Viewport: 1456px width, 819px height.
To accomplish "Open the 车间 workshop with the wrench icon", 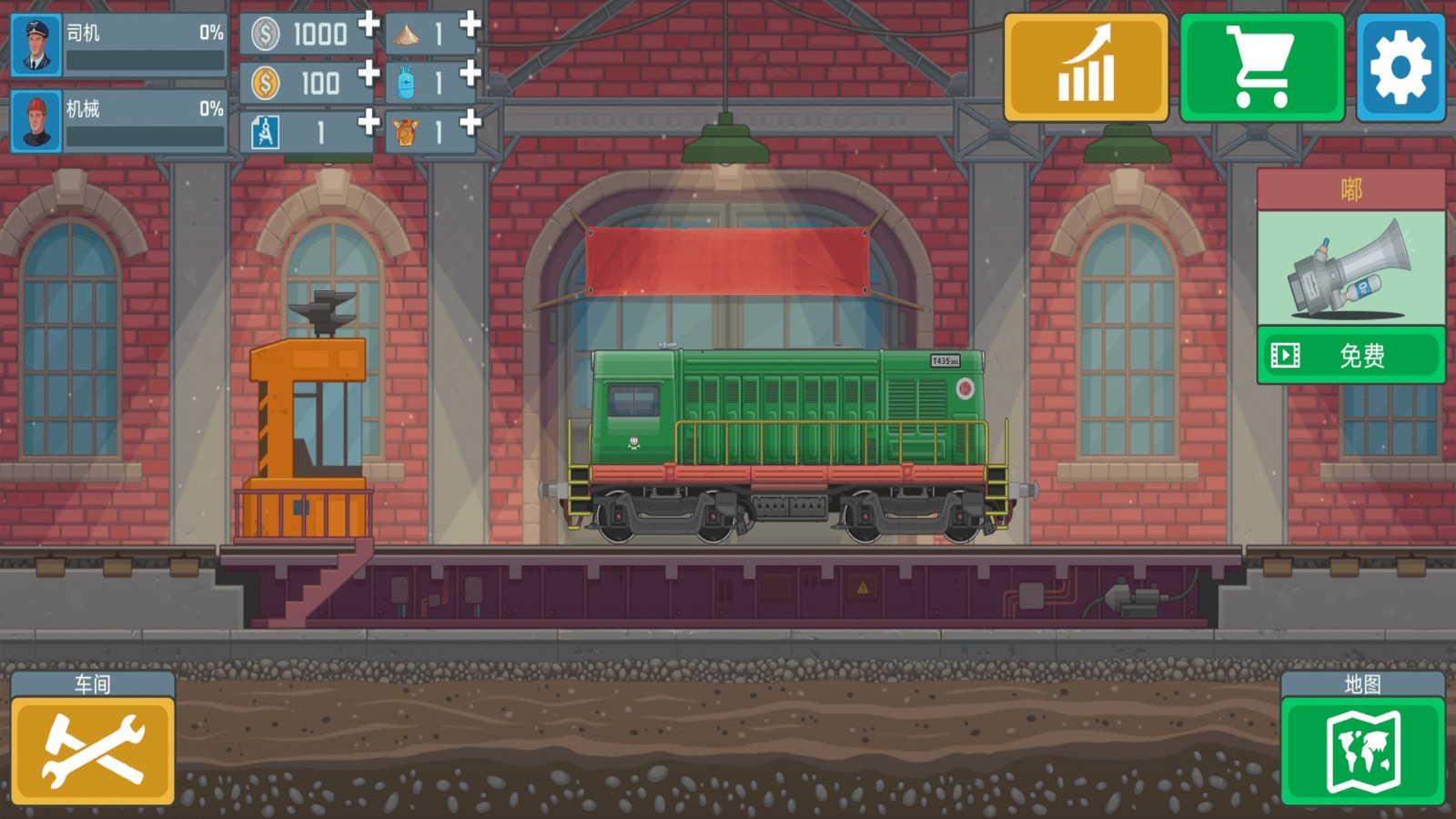I will 93,750.
